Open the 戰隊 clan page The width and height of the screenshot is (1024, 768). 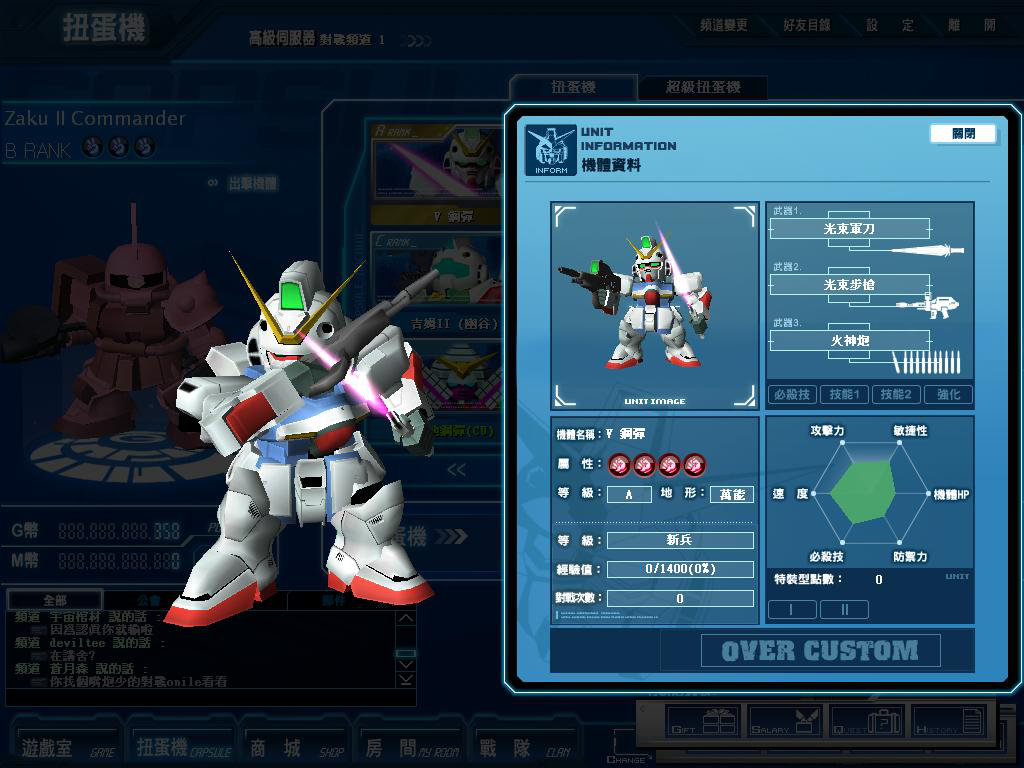pyautogui.click(x=520, y=747)
